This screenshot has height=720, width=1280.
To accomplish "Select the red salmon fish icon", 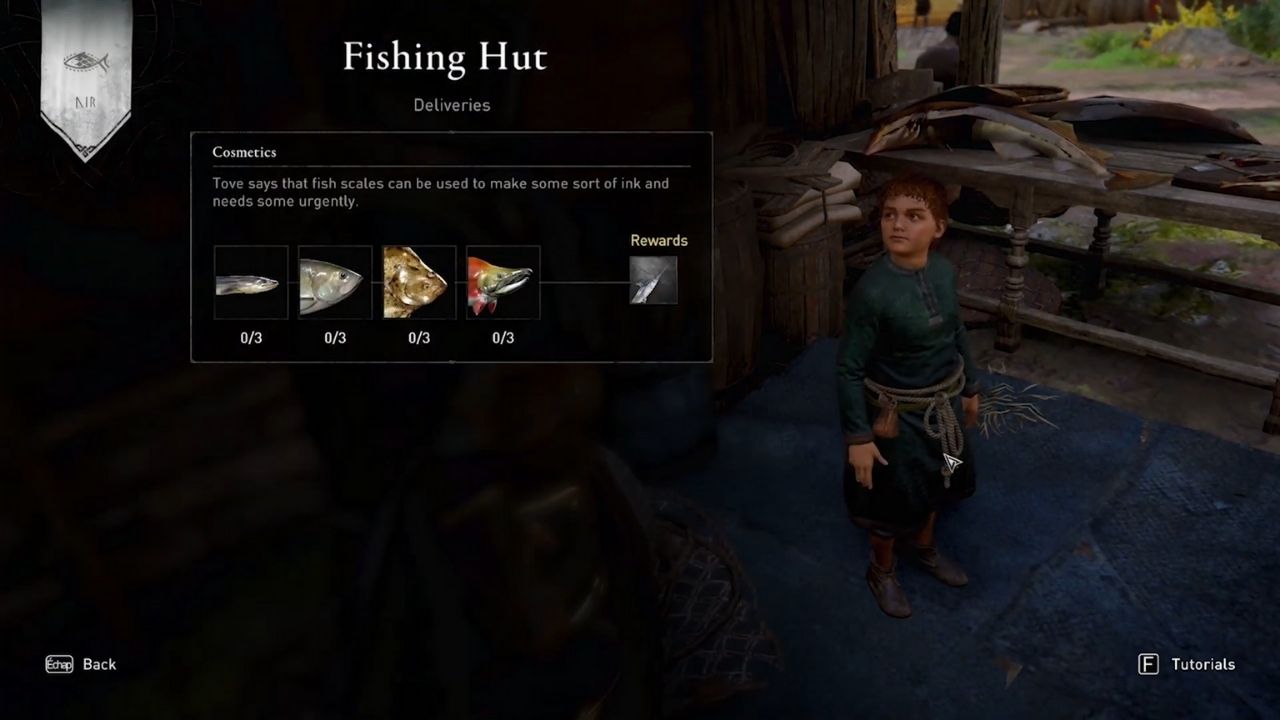I will [502, 281].
